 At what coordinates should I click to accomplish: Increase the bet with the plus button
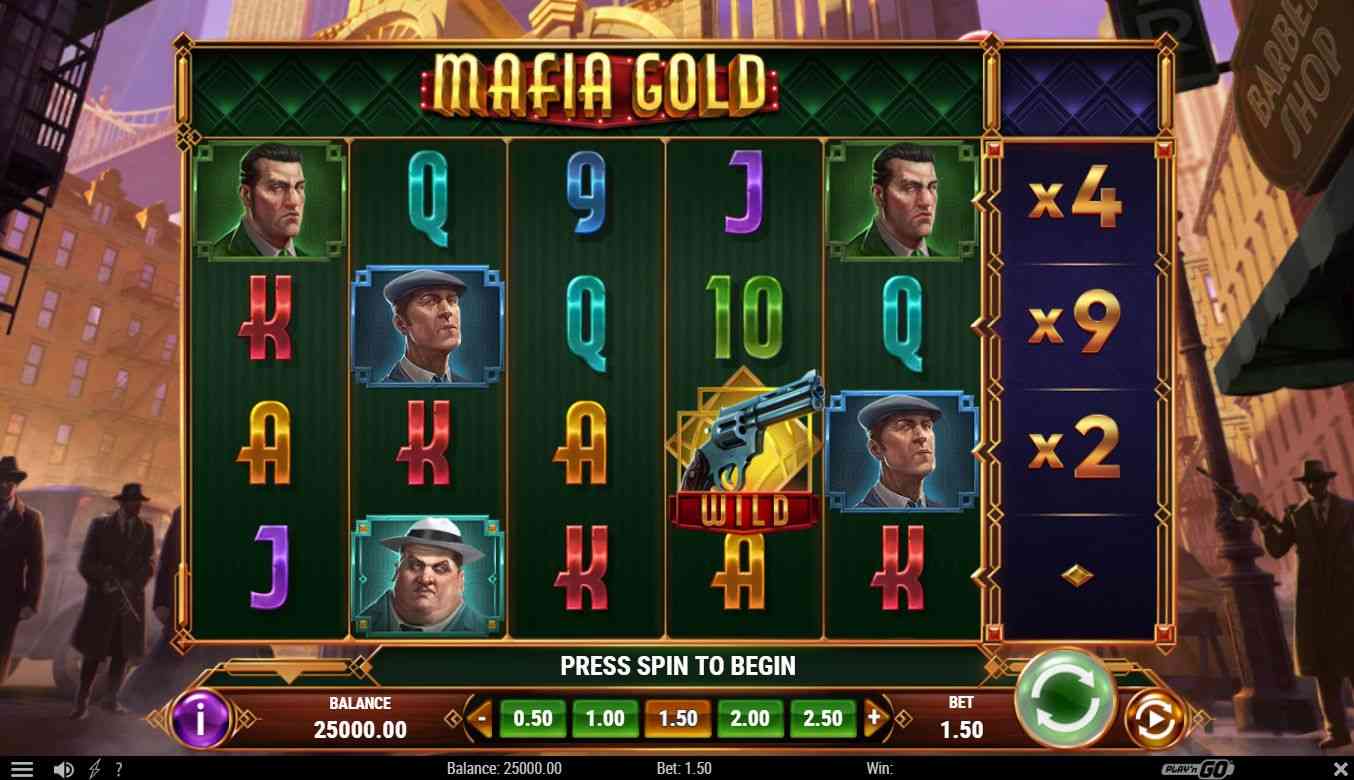click(873, 718)
